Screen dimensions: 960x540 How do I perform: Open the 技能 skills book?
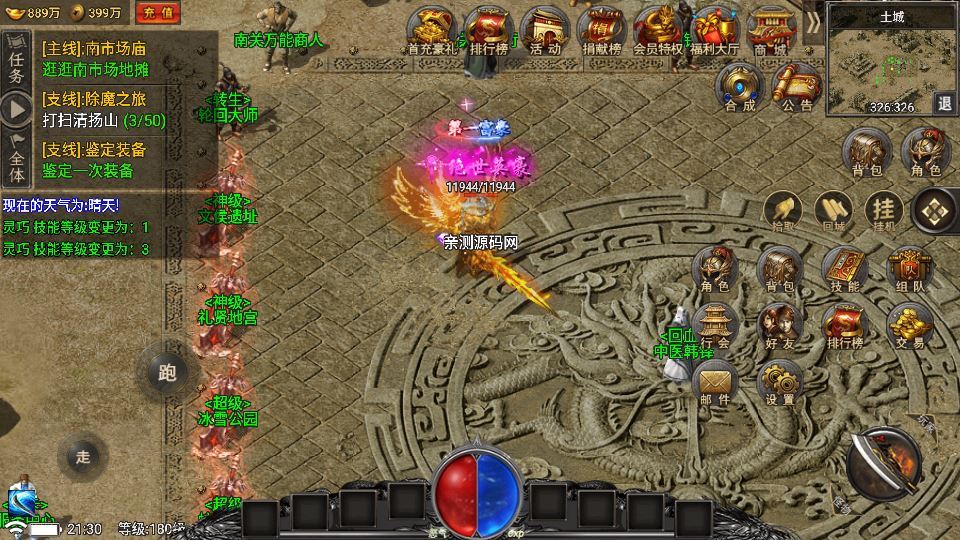(x=845, y=269)
